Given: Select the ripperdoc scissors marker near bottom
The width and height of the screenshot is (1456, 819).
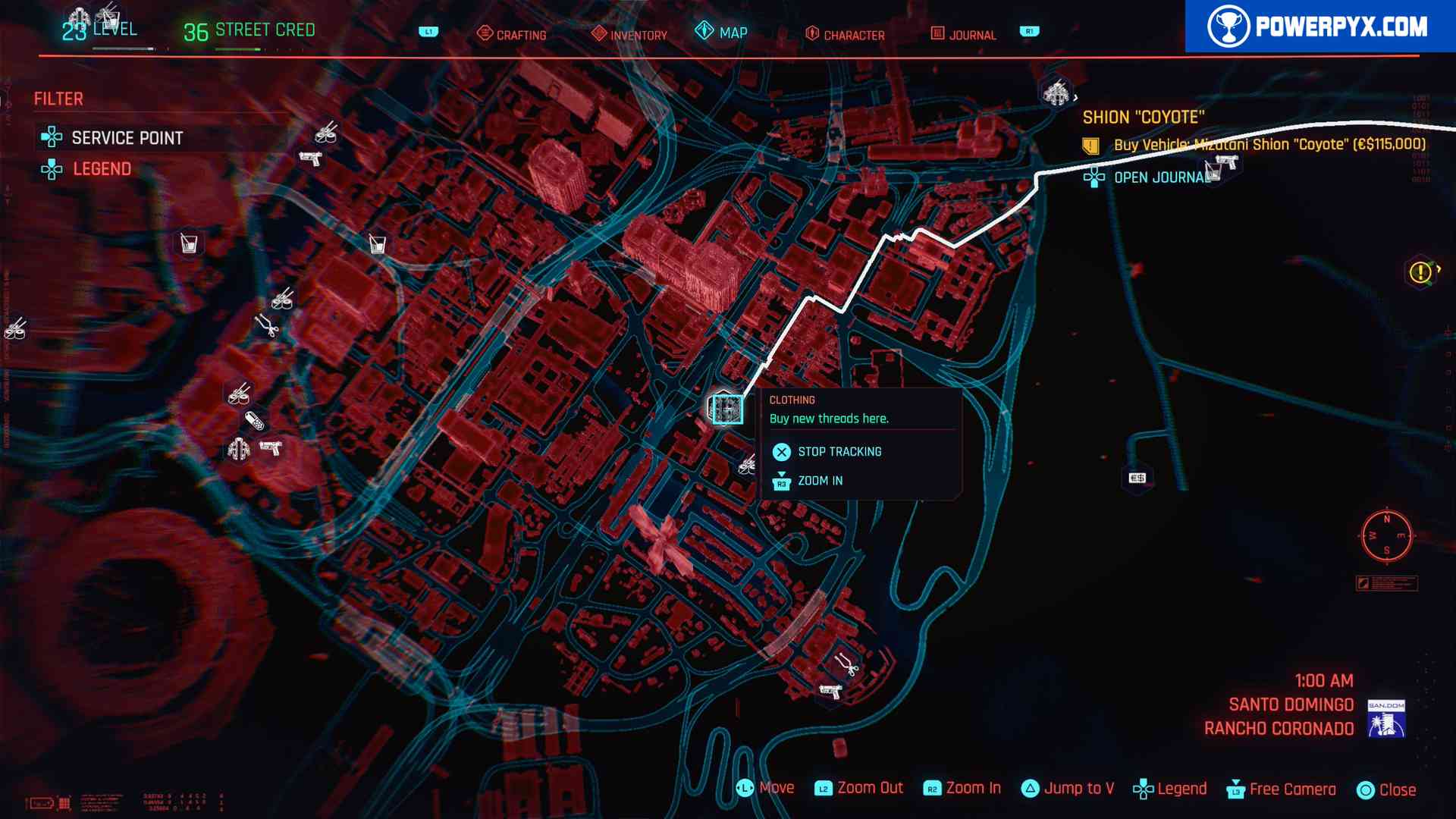Looking at the screenshot, I should pos(846,665).
